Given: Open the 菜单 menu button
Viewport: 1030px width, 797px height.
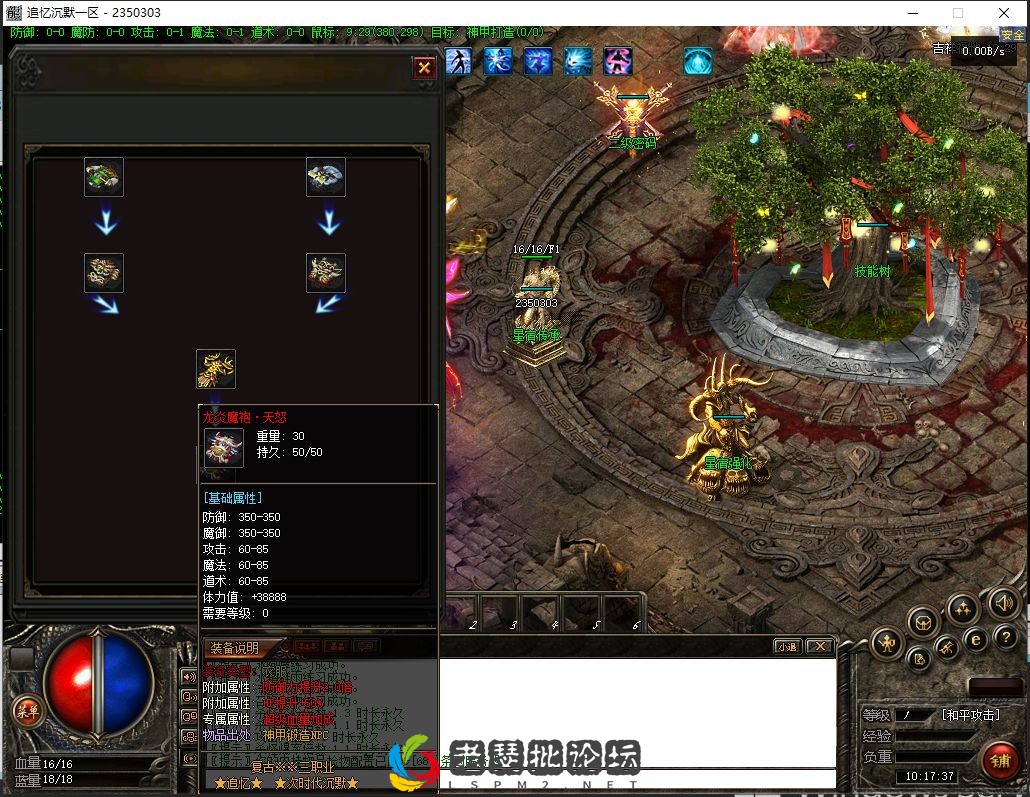Looking at the screenshot, I should (28, 711).
